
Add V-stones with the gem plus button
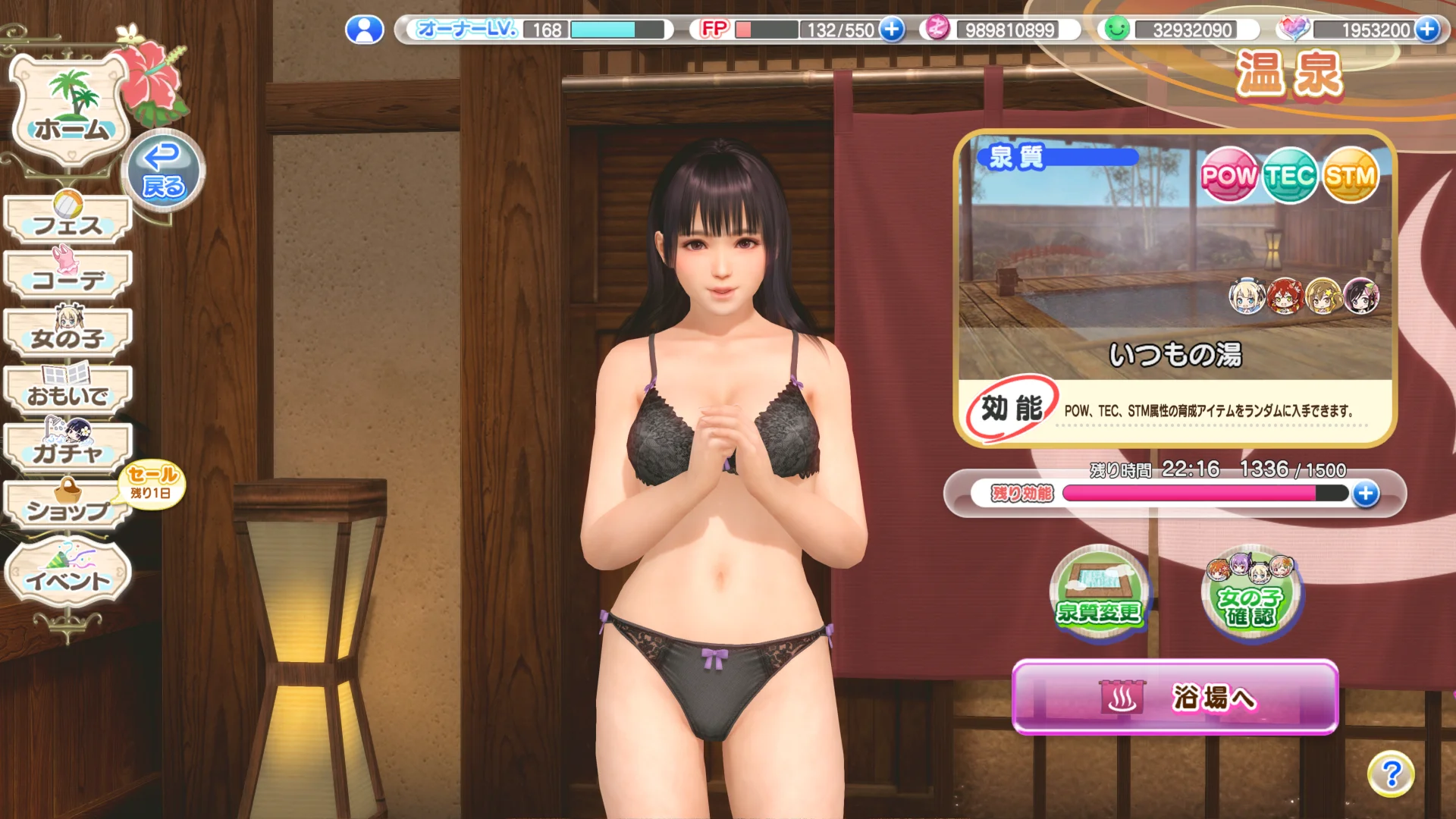click(1427, 30)
